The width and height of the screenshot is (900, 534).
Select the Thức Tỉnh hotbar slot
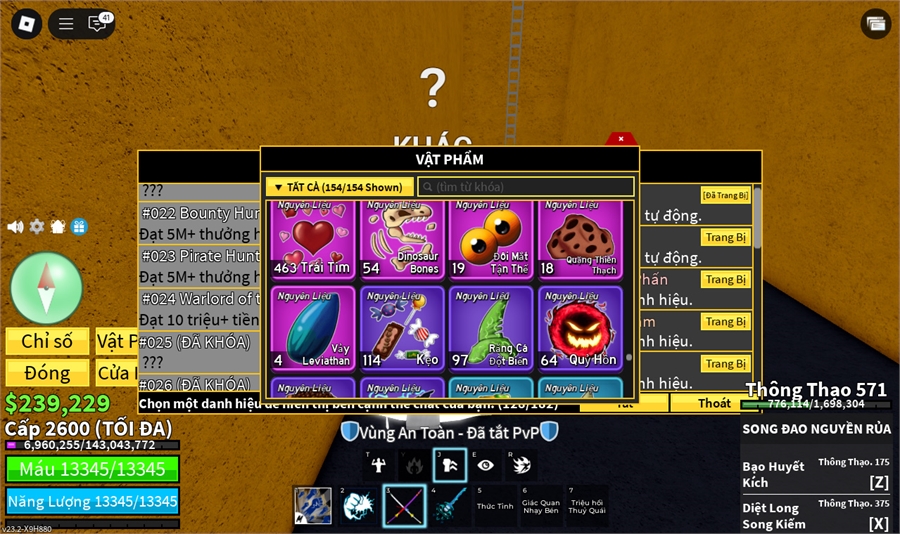pos(494,506)
